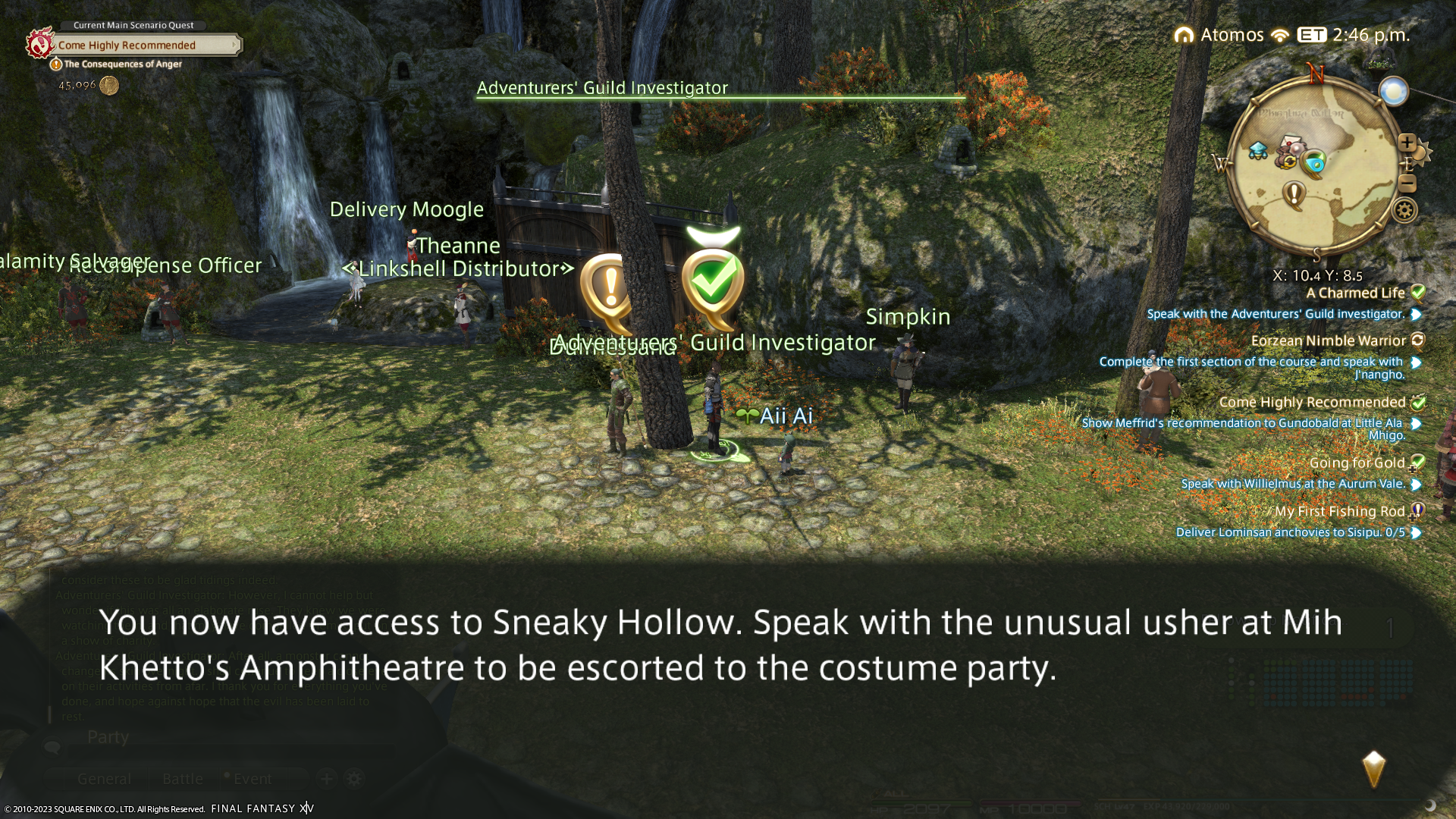Click the exclamation quest marker on minimap
Image resolution: width=1456 pixels, height=819 pixels.
[1294, 194]
